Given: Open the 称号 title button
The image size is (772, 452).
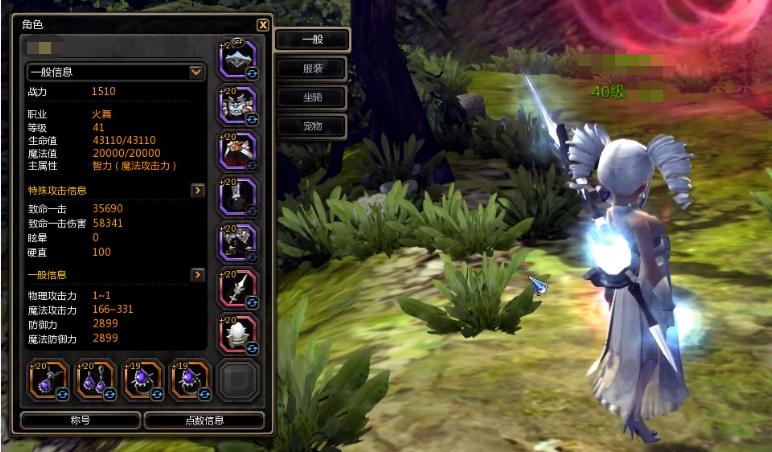Looking at the screenshot, I should (x=80, y=421).
